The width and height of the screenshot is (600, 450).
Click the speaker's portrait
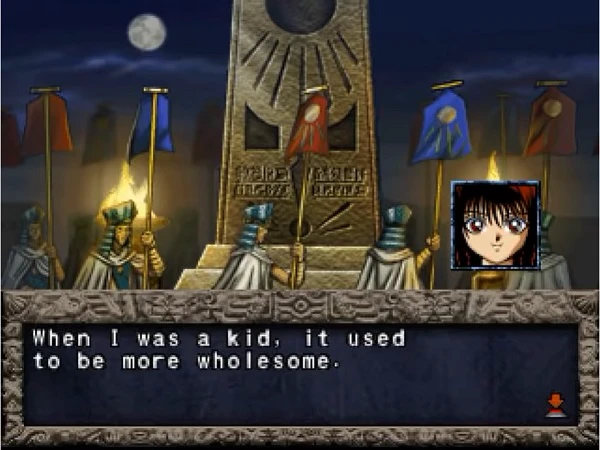[x=495, y=226]
